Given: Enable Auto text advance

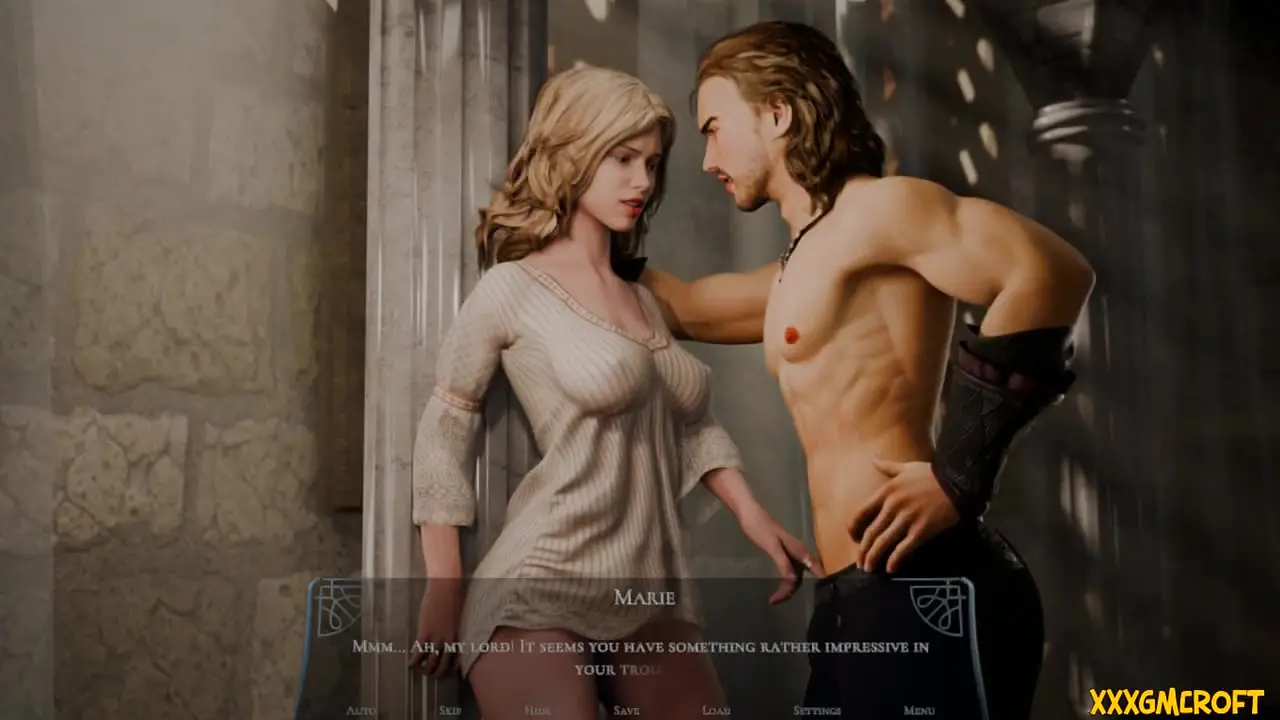Looking at the screenshot, I should (x=361, y=710).
